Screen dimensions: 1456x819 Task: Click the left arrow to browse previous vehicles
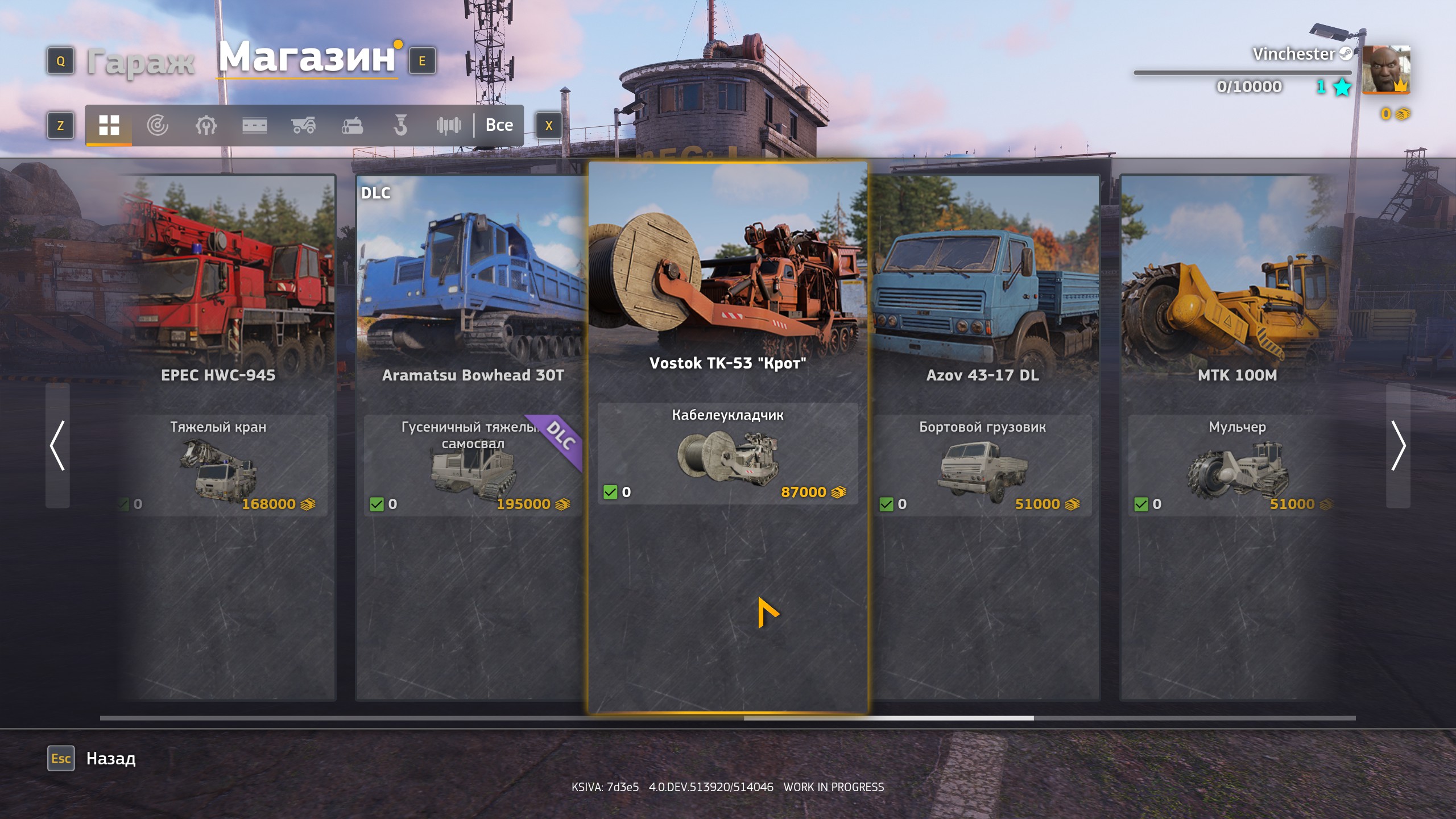pos(57,445)
